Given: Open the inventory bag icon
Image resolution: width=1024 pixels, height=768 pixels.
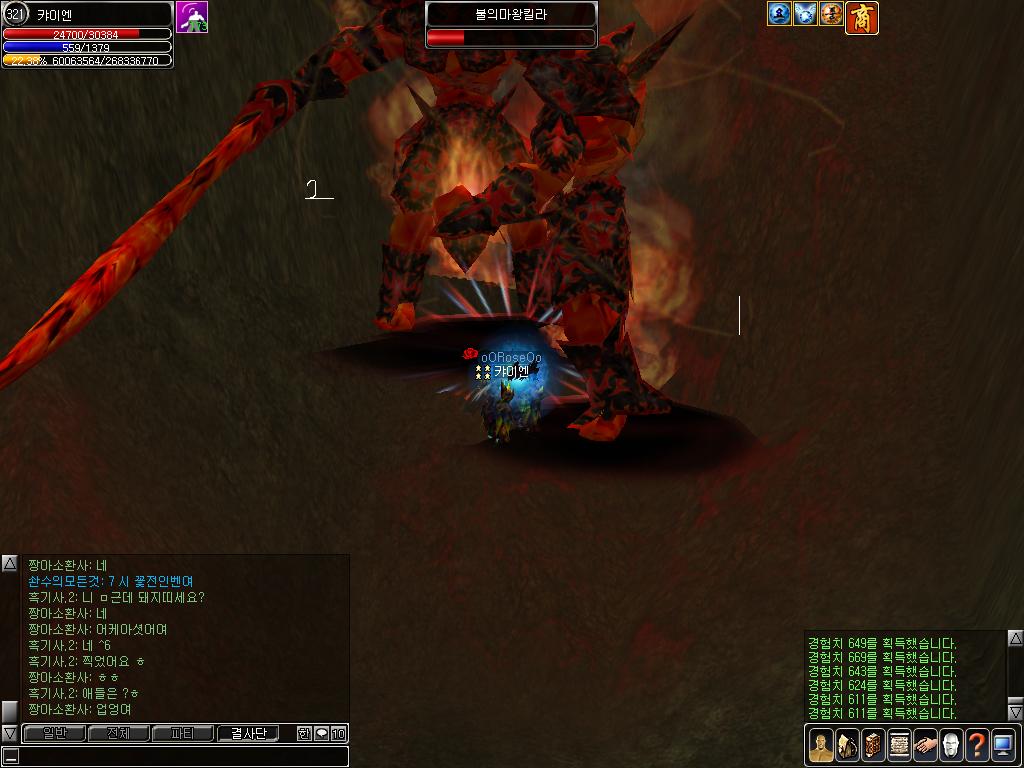Looking at the screenshot, I should (846, 745).
